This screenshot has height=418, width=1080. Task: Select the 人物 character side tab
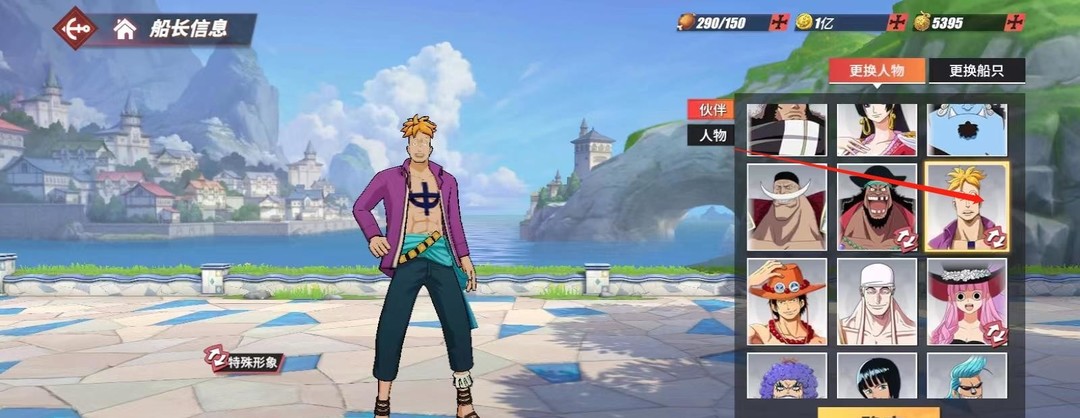coord(712,135)
